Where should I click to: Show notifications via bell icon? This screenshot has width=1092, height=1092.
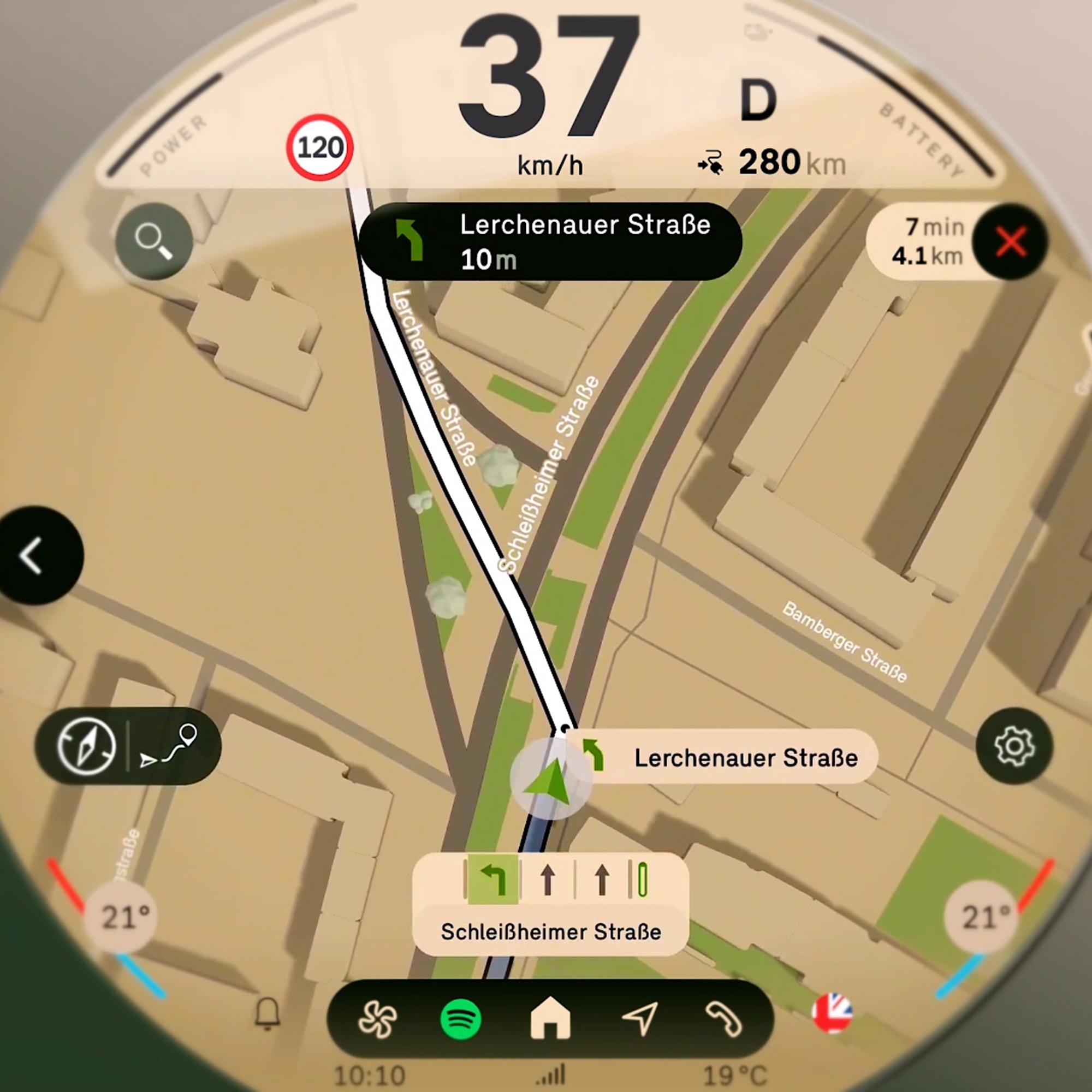tap(268, 1013)
